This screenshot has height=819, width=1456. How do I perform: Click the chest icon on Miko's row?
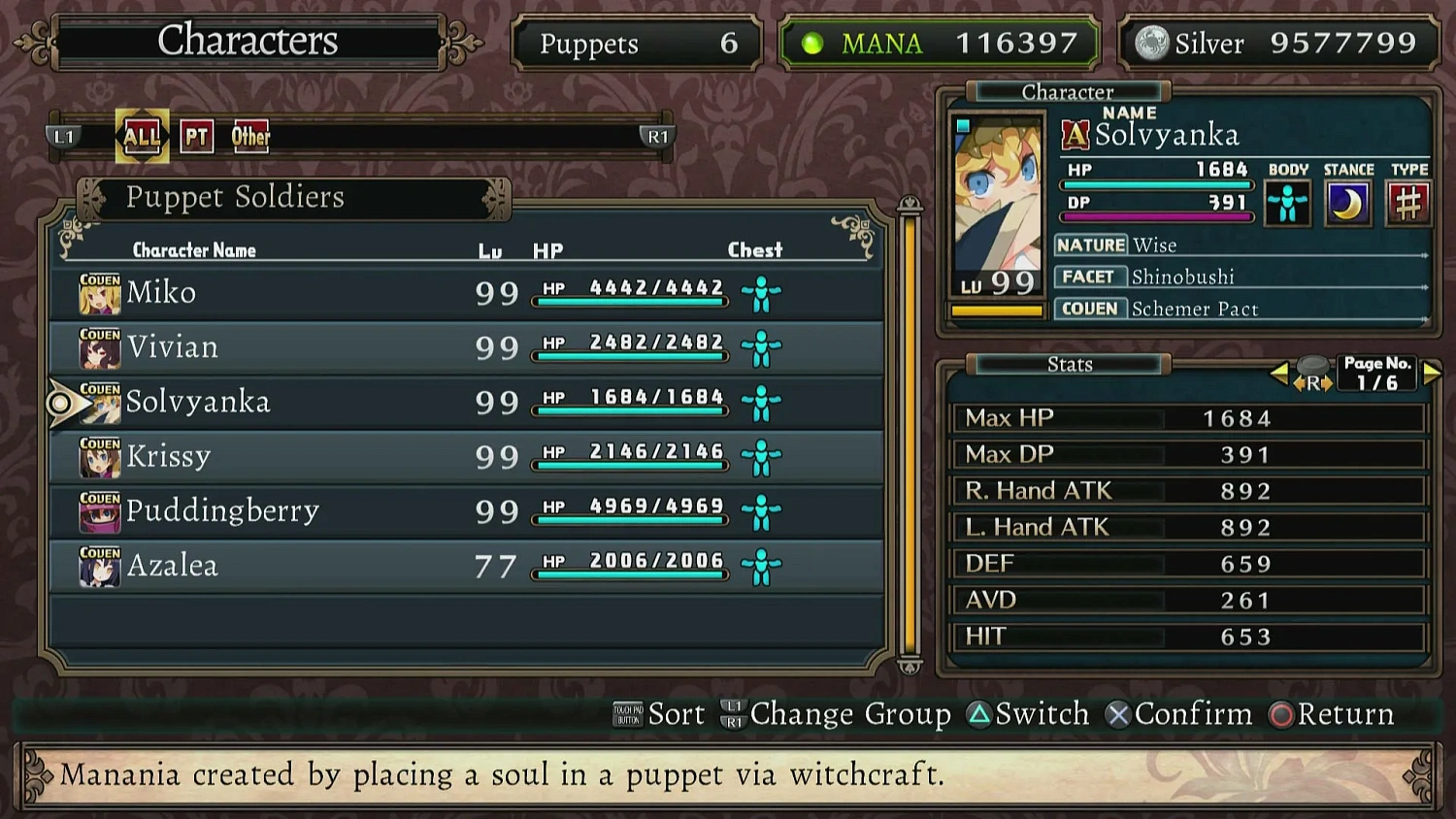[761, 291]
